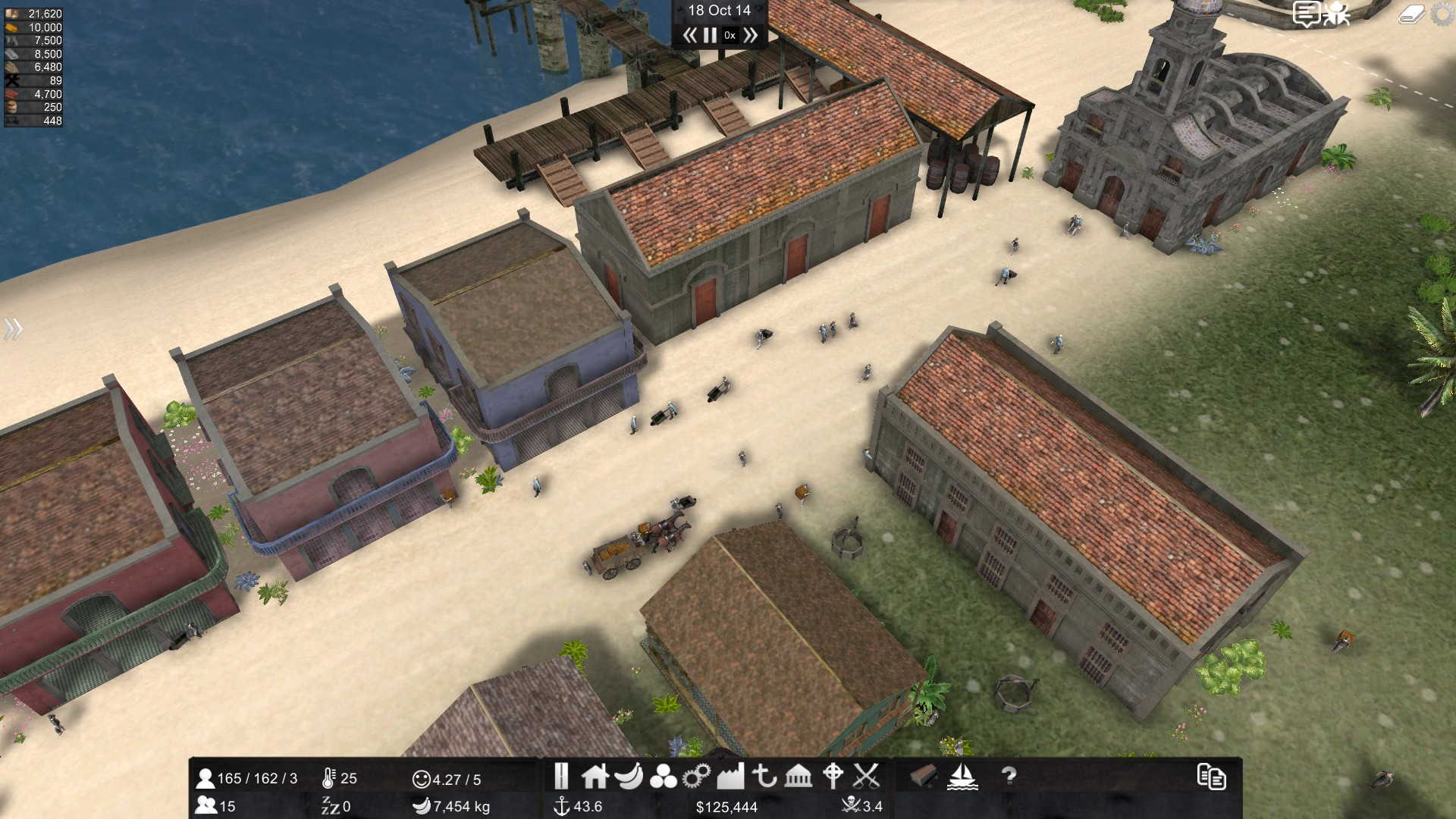
Task: Open the housing build category
Action: coord(595,776)
